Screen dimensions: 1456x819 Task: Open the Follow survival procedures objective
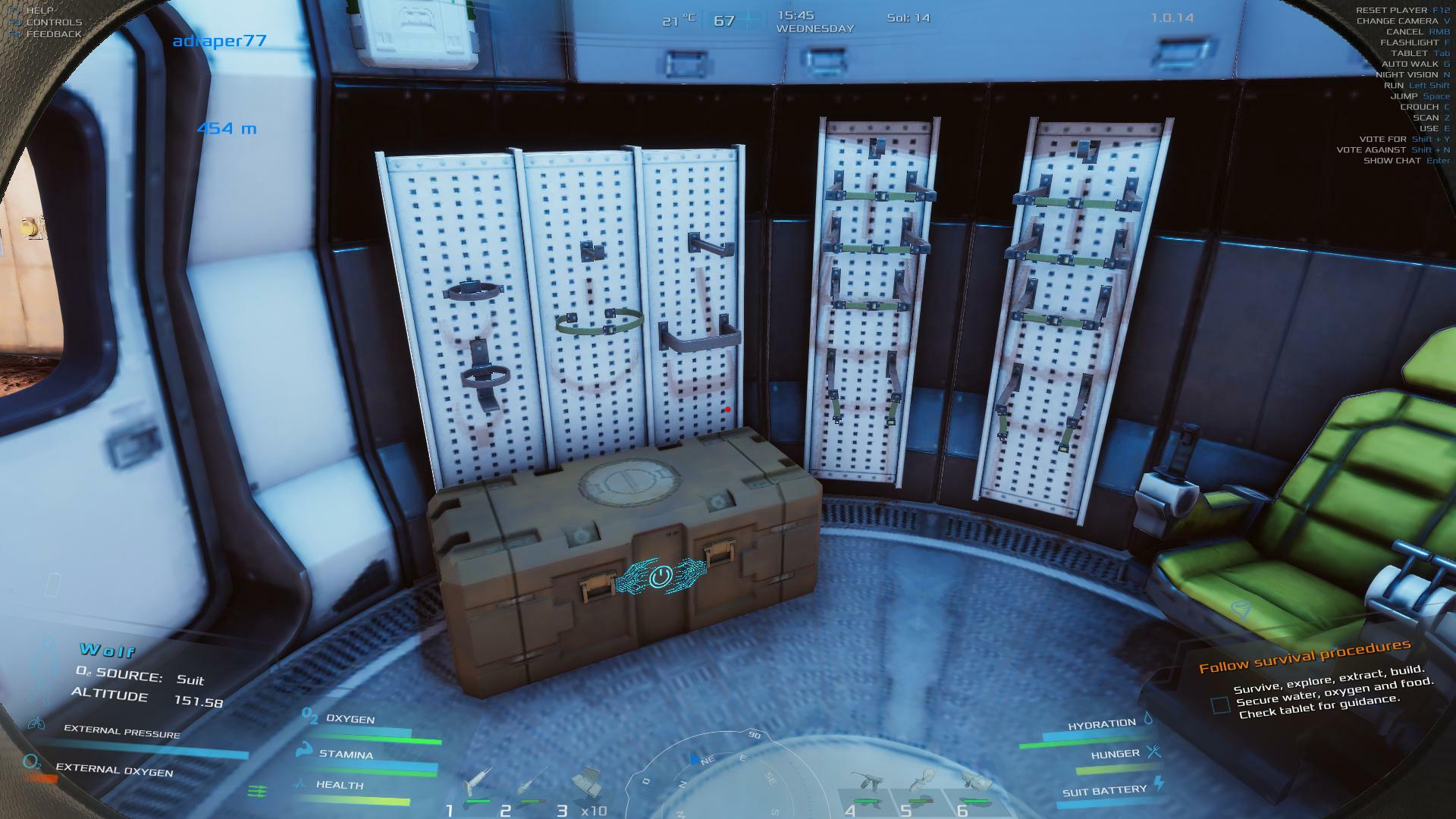pyautogui.click(x=1304, y=655)
